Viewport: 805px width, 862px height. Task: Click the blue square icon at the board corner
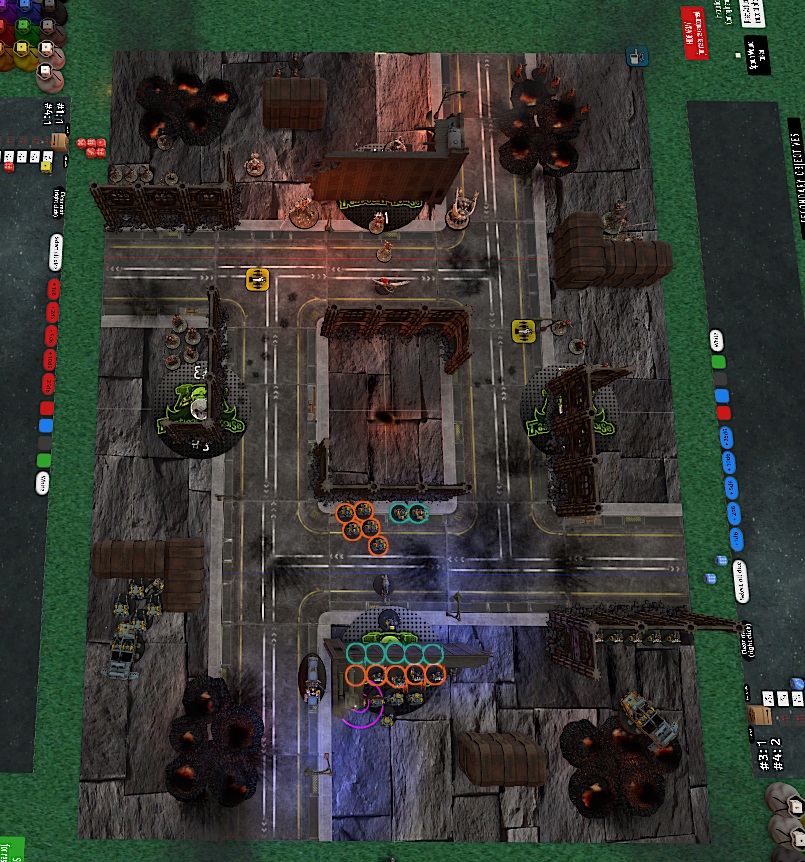[x=634, y=57]
